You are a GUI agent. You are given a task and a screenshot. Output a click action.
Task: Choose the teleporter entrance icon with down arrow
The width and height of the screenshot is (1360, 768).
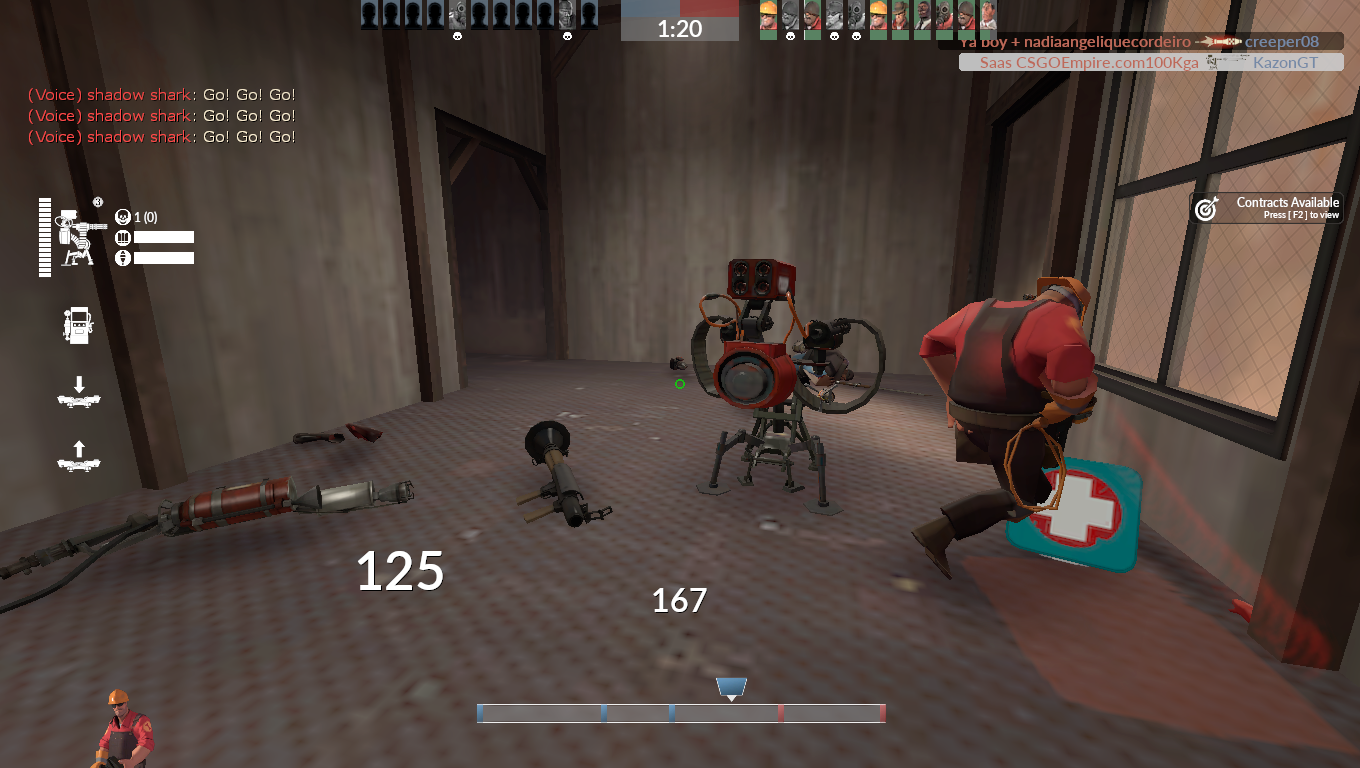[x=79, y=392]
